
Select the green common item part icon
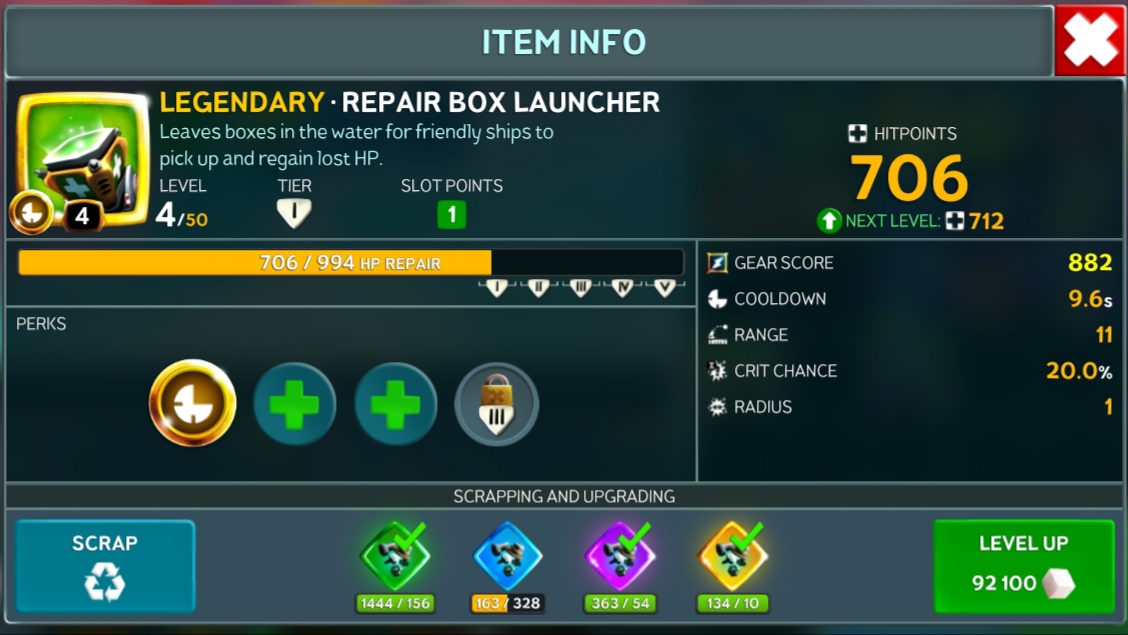[395, 556]
